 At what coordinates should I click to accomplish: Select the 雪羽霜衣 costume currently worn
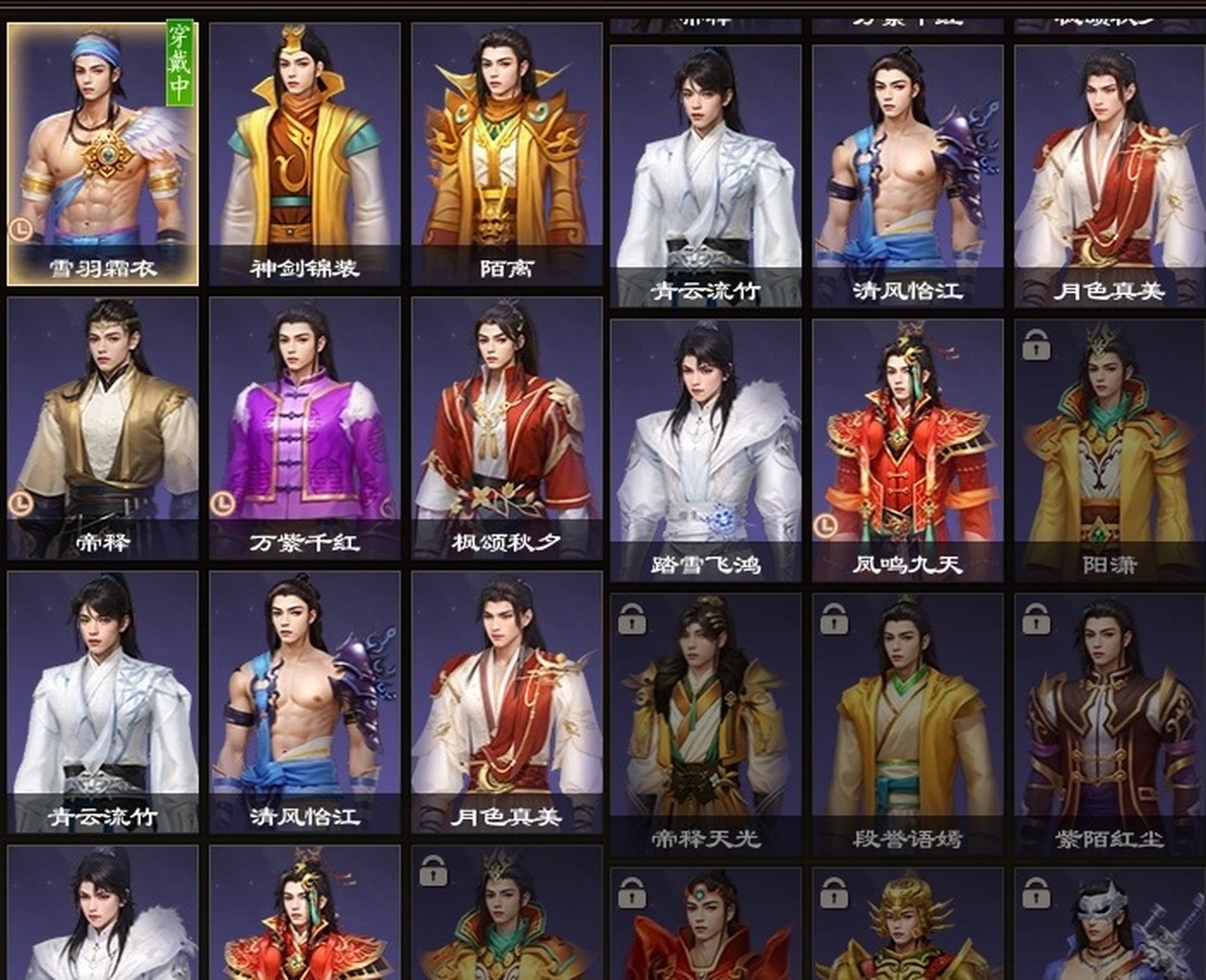coord(102,155)
